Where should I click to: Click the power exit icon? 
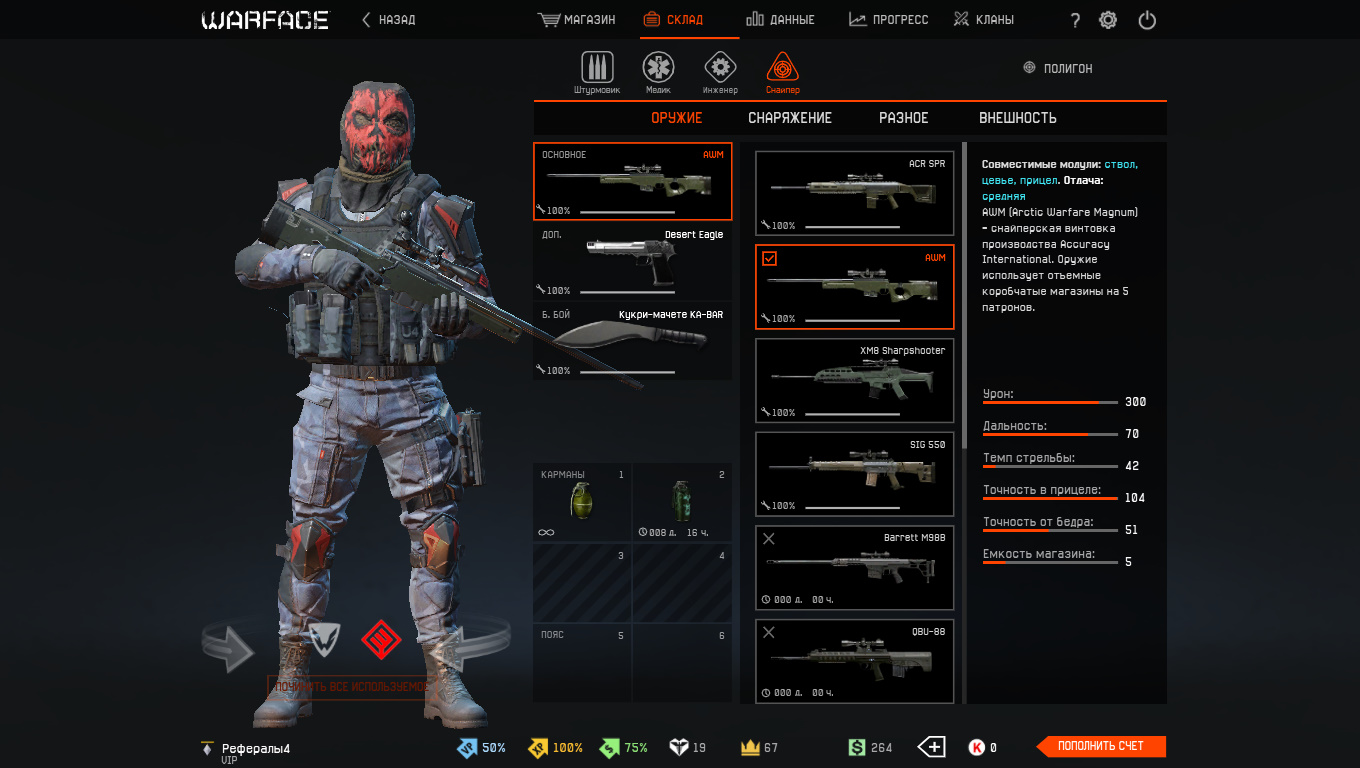pyautogui.click(x=1147, y=20)
